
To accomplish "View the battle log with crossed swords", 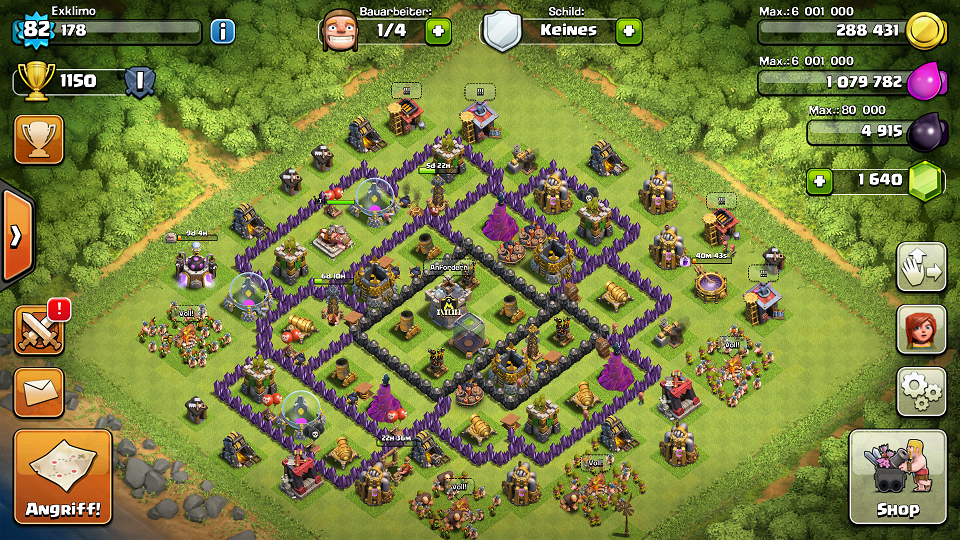I will [39, 329].
